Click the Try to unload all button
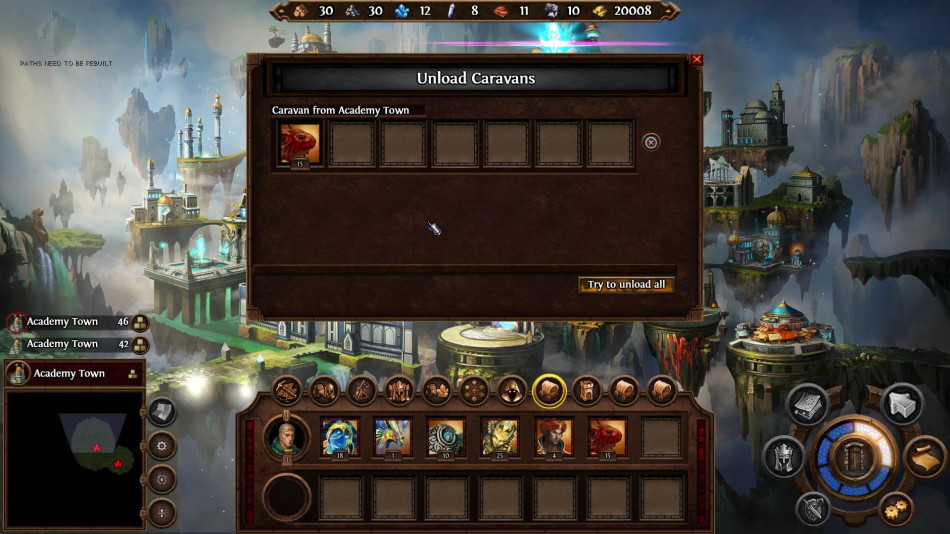Image resolution: width=950 pixels, height=534 pixels. [x=626, y=285]
